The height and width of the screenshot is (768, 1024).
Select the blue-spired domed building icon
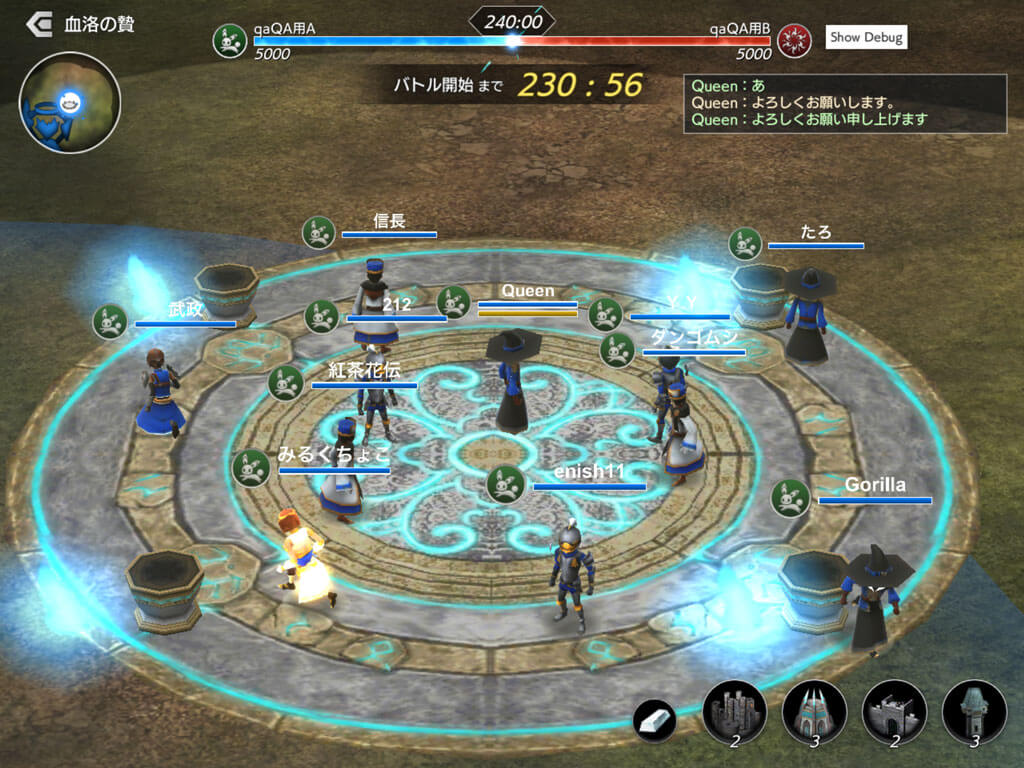(814, 712)
